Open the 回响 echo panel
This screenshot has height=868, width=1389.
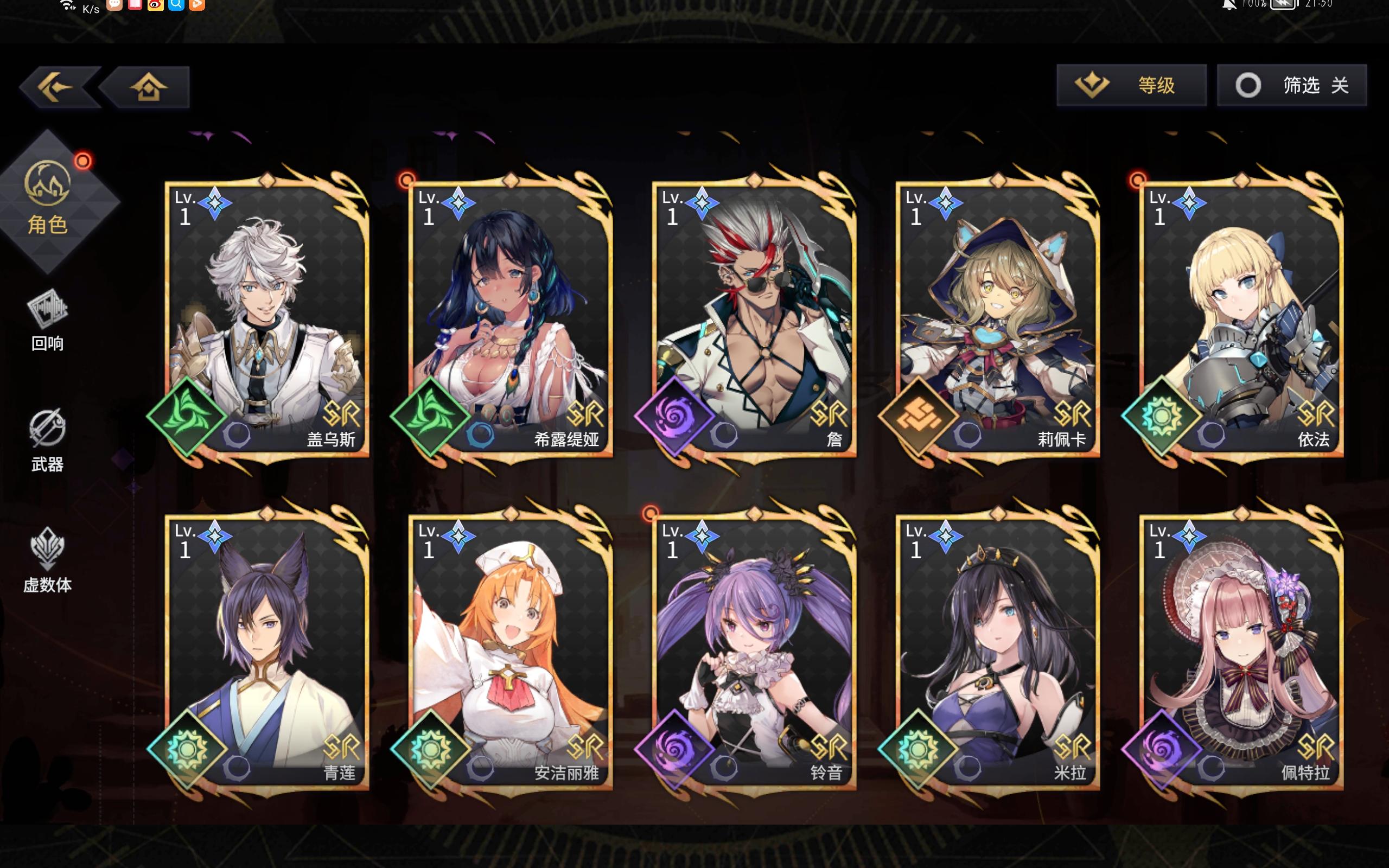[x=48, y=322]
